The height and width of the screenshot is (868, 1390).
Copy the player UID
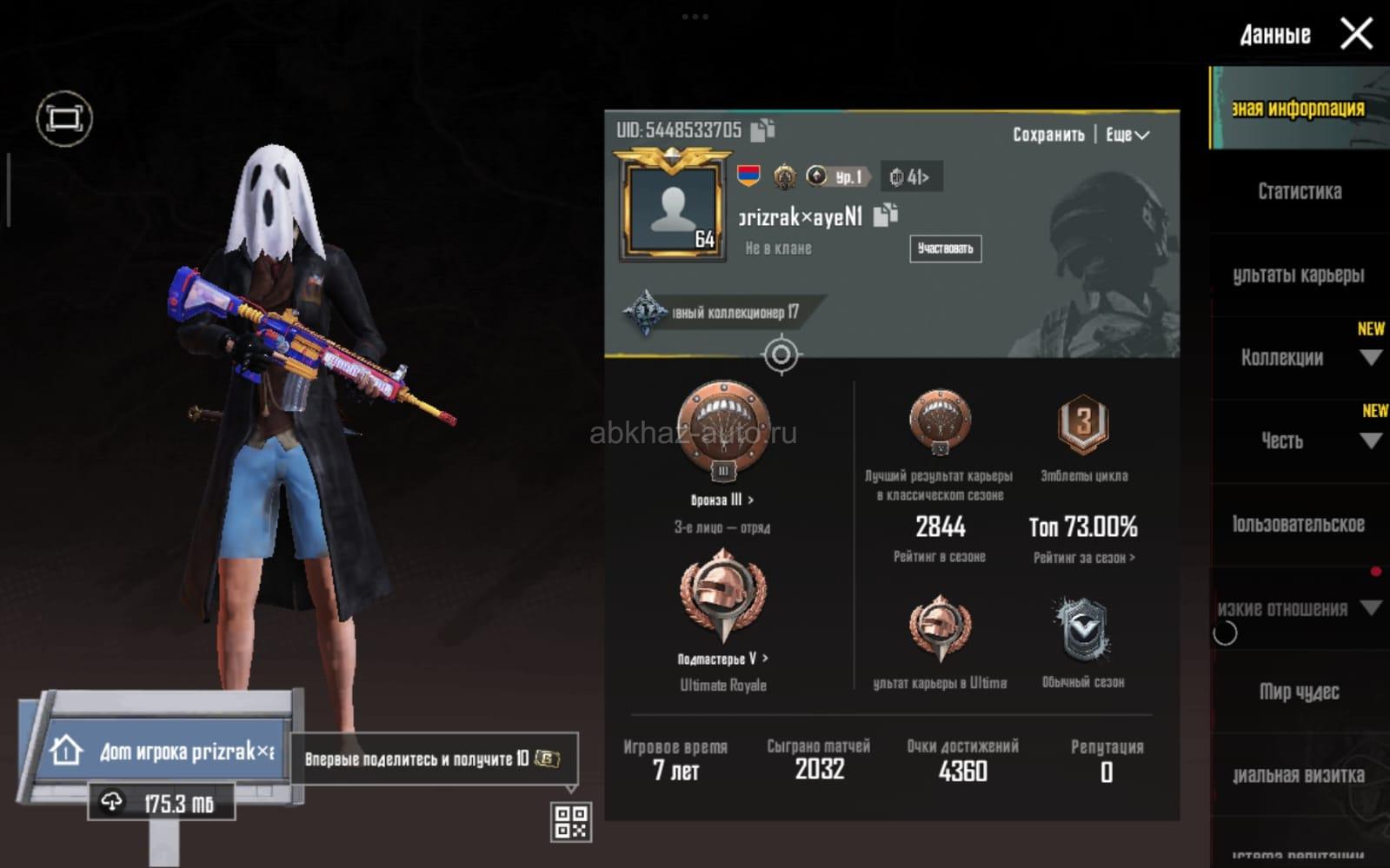(x=762, y=130)
